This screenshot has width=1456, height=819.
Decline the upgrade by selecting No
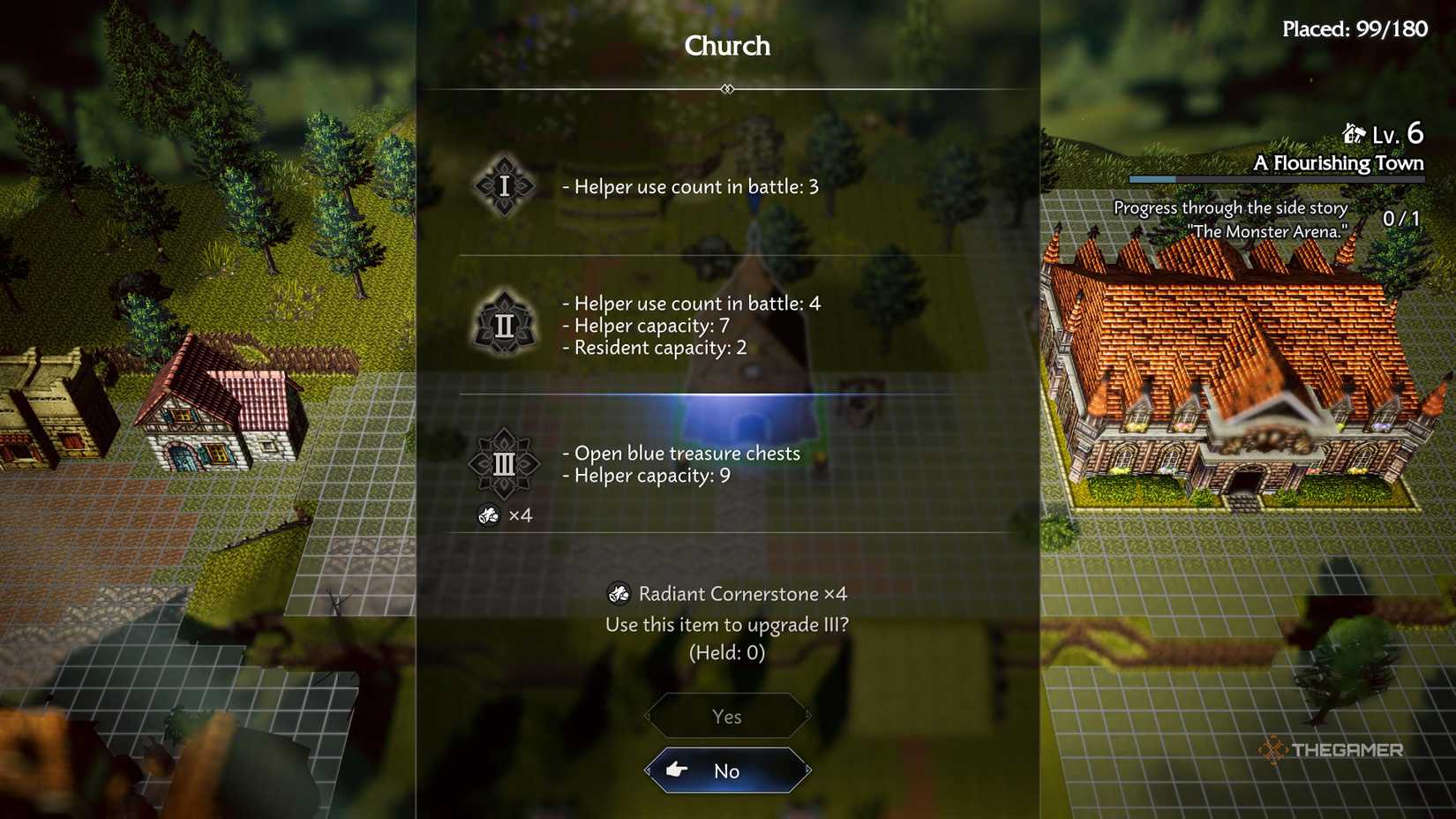coord(726,770)
